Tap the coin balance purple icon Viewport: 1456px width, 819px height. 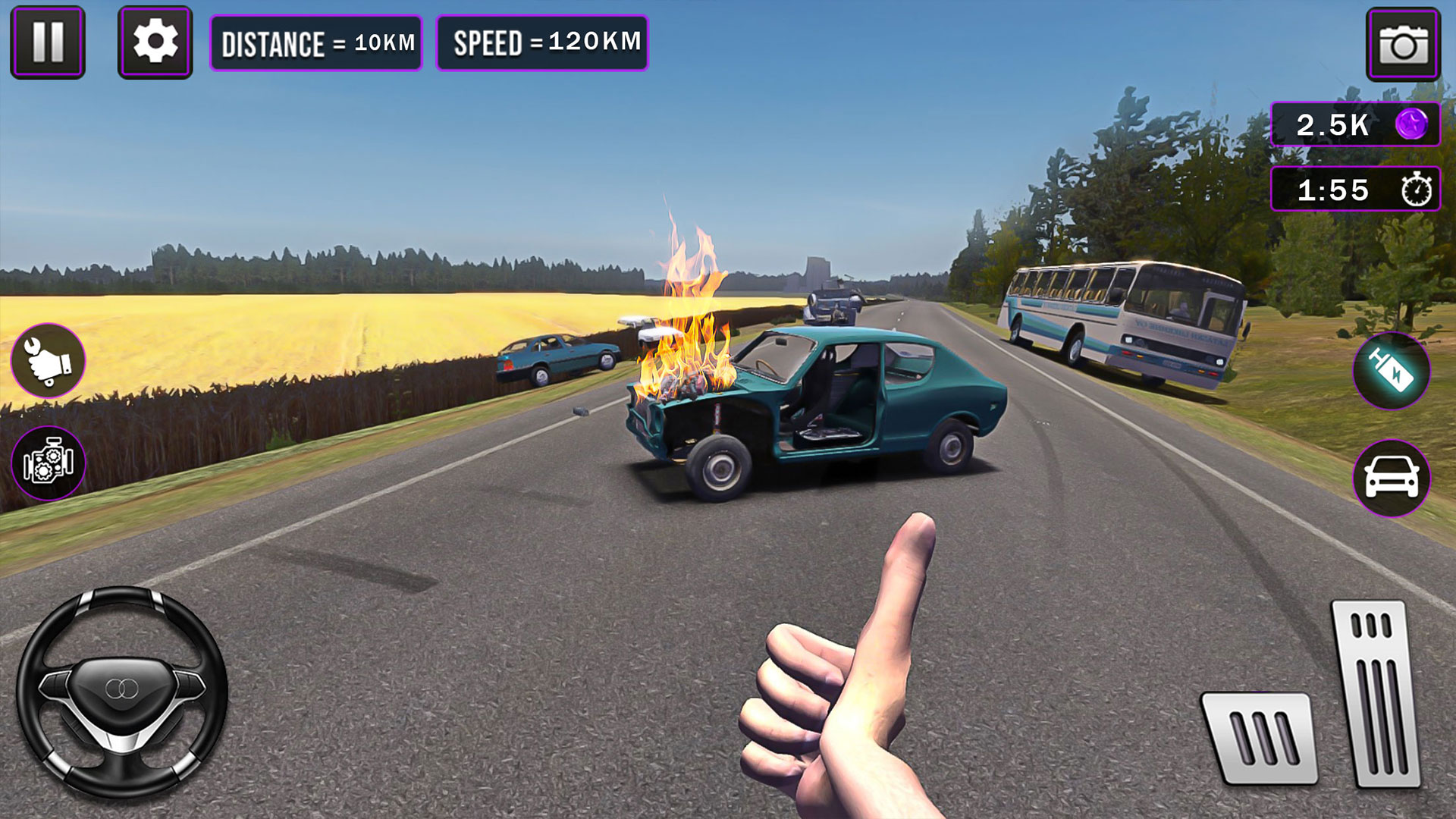coord(1414,126)
